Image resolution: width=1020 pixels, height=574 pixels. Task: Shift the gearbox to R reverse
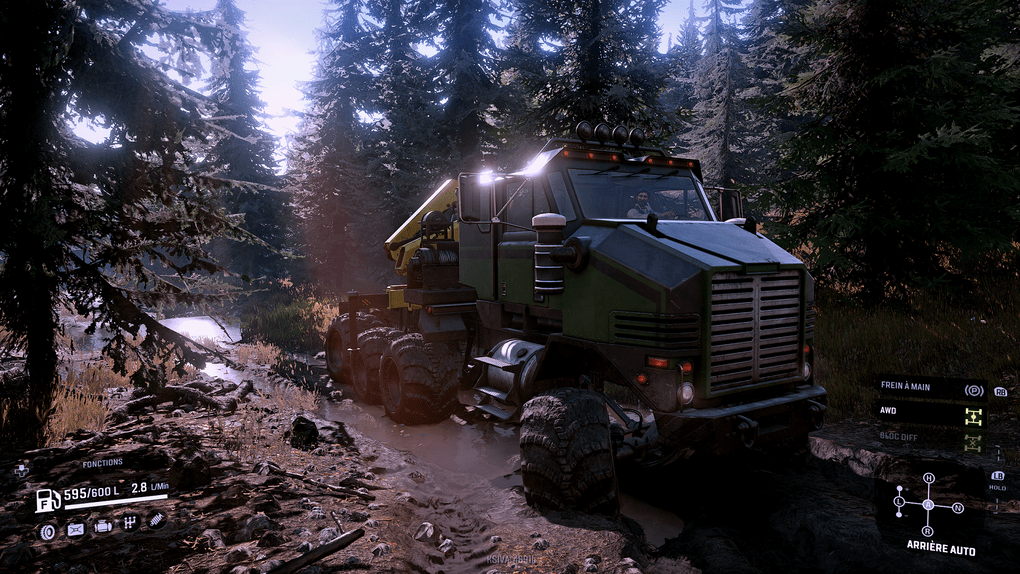(x=928, y=531)
